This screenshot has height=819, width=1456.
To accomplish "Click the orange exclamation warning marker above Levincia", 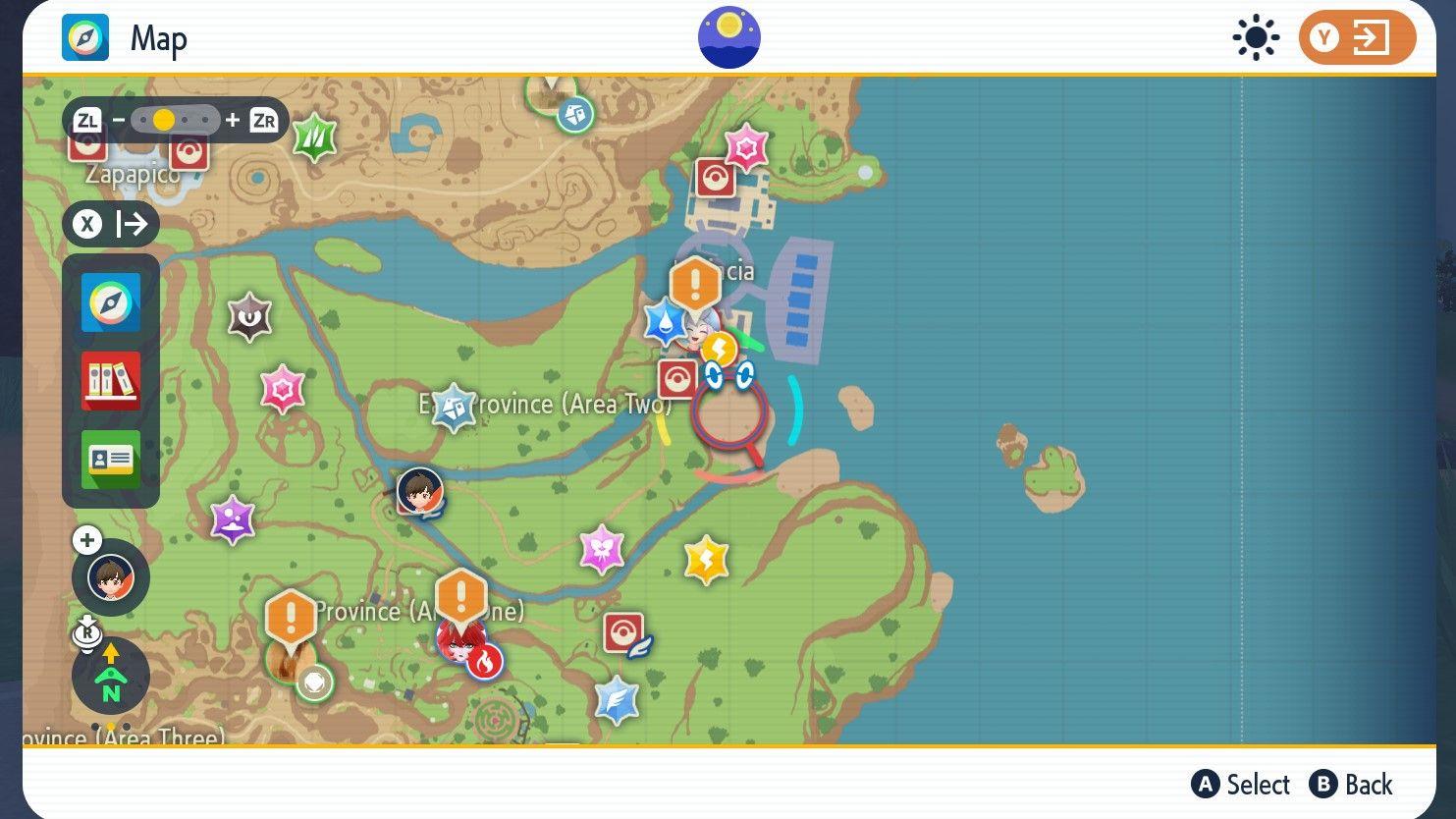I will click(693, 285).
